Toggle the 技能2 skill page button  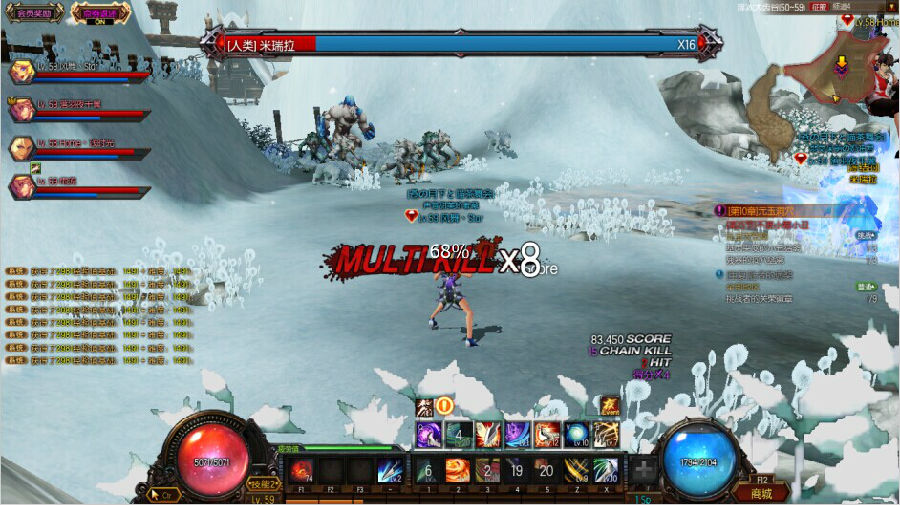click(263, 483)
